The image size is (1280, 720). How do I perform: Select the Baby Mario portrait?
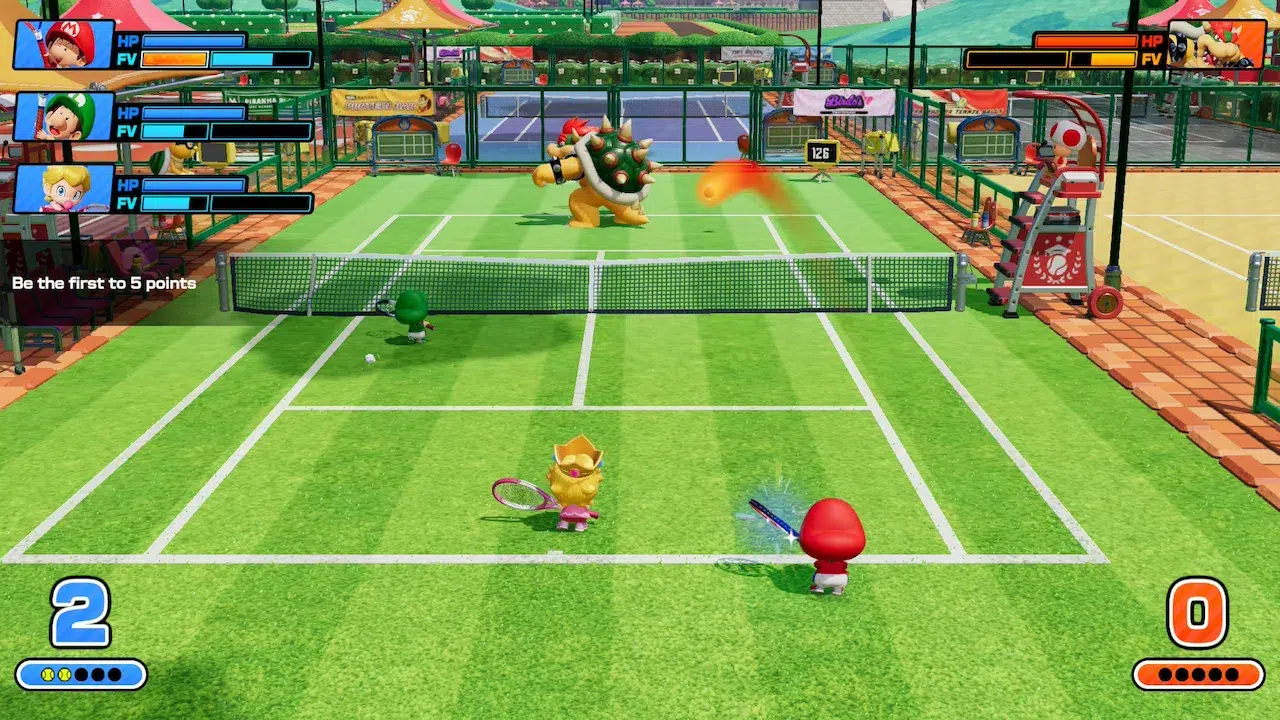(x=64, y=44)
